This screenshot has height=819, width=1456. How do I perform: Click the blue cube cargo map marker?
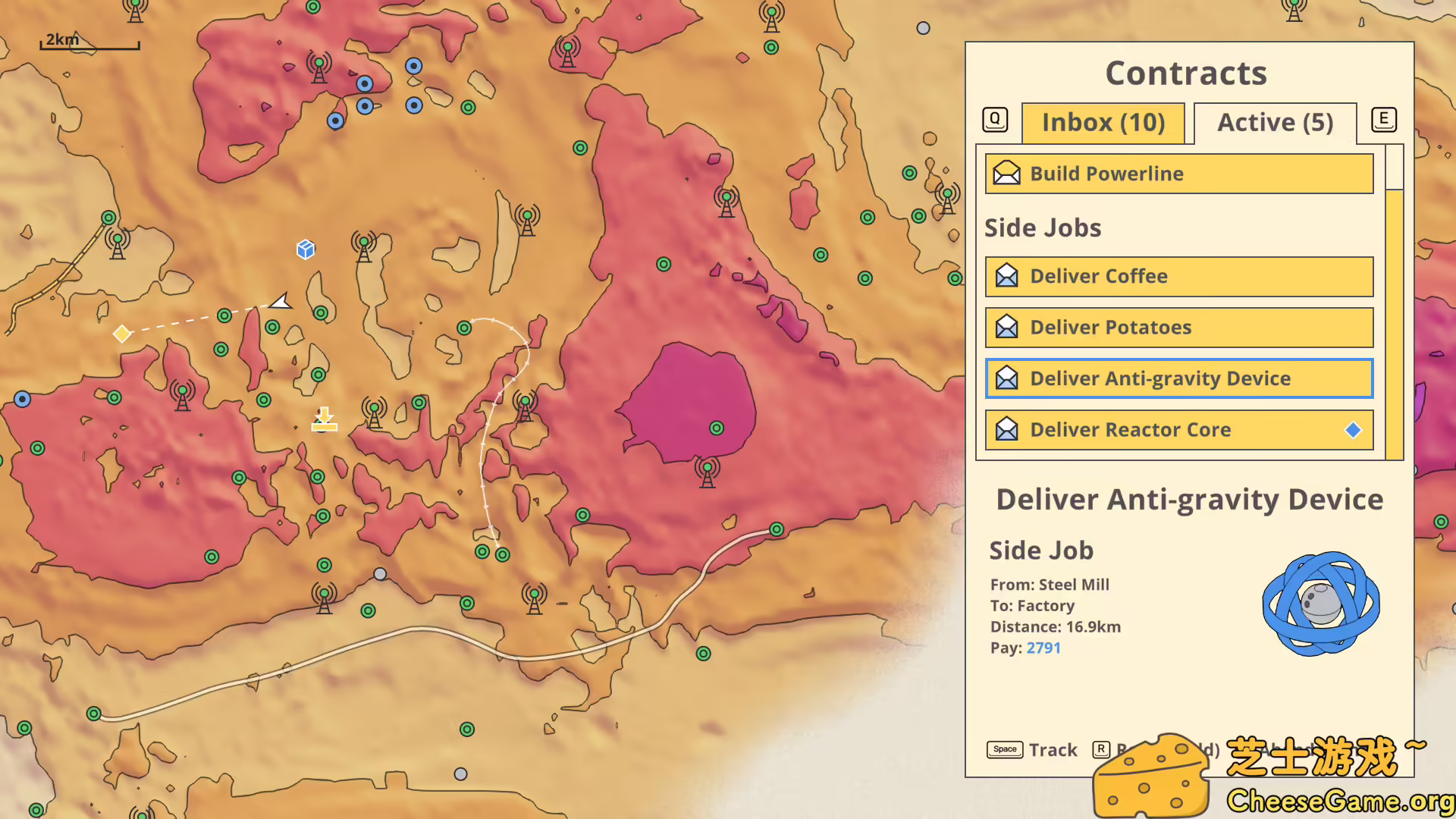click(x=306, y=249)
